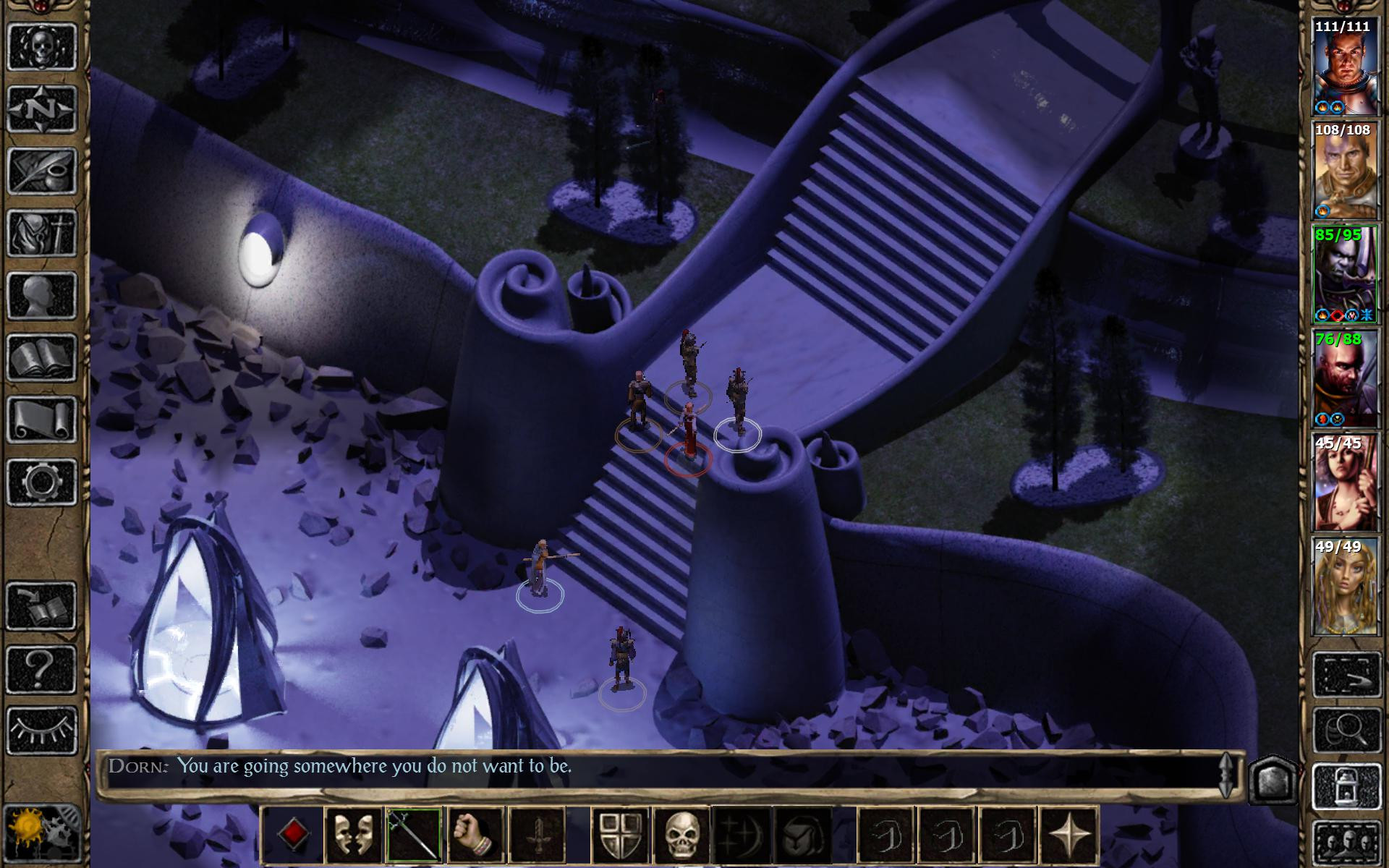
Task: Open the area map with the compass button
Action: tap(42, 109)
